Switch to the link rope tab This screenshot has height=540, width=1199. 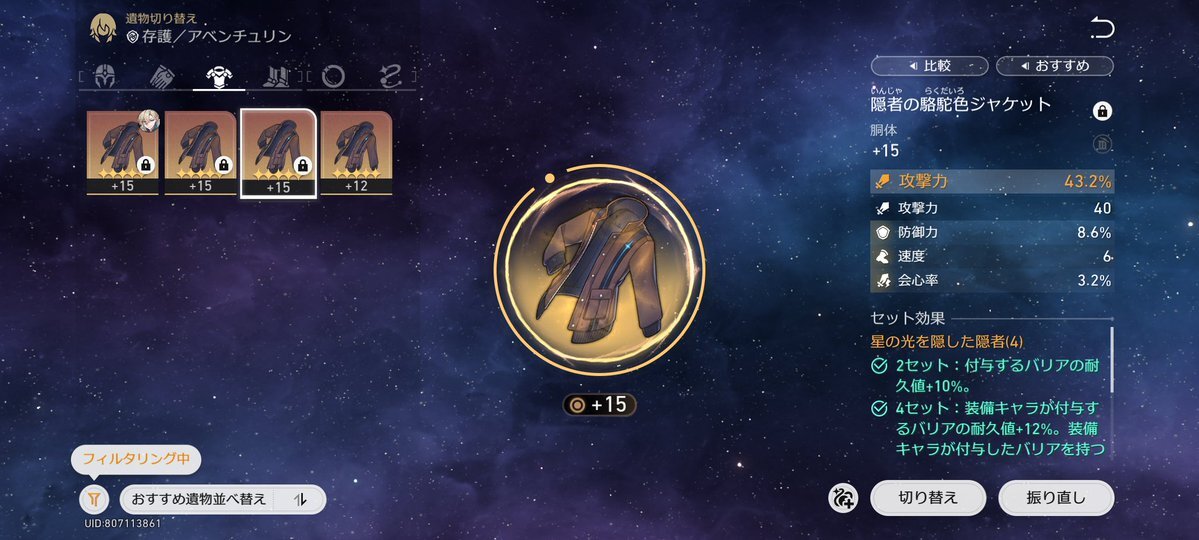click(390, 76)
